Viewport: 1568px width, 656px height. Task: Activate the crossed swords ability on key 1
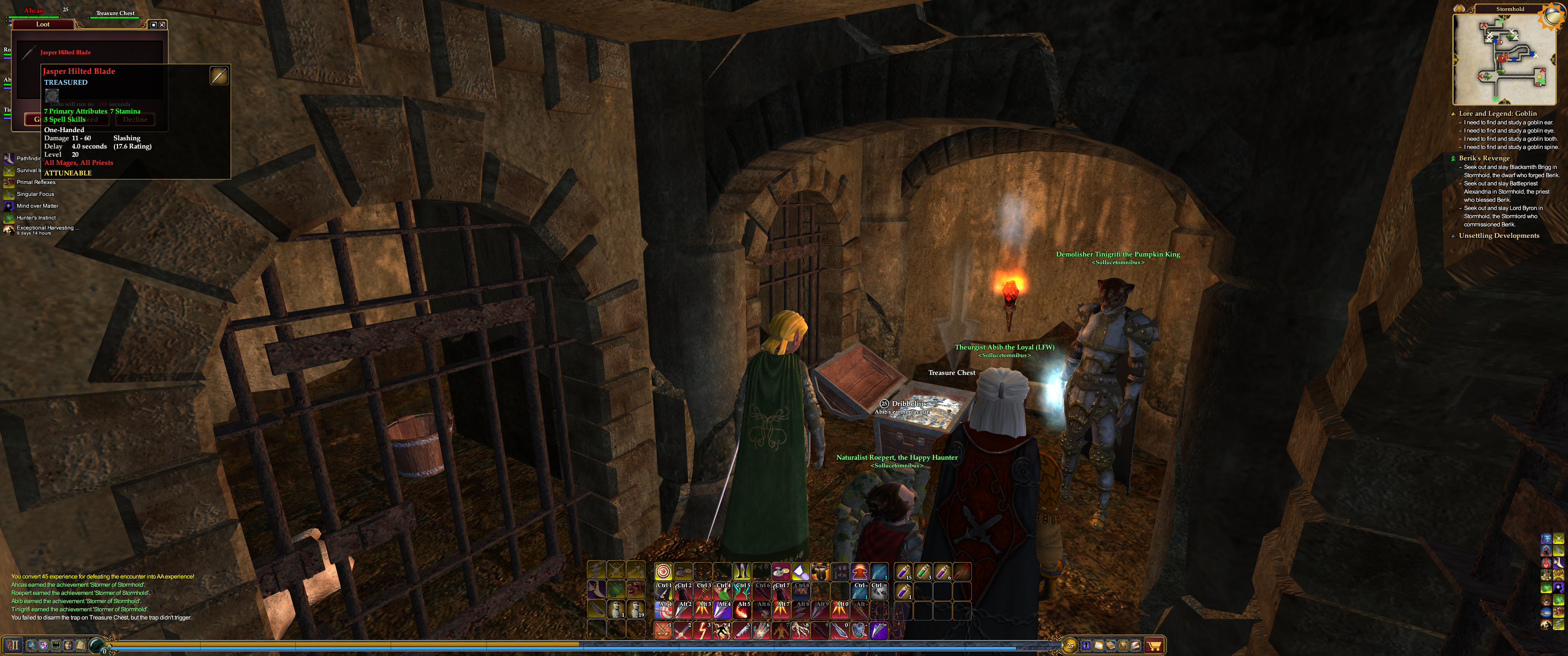[663, 630]
